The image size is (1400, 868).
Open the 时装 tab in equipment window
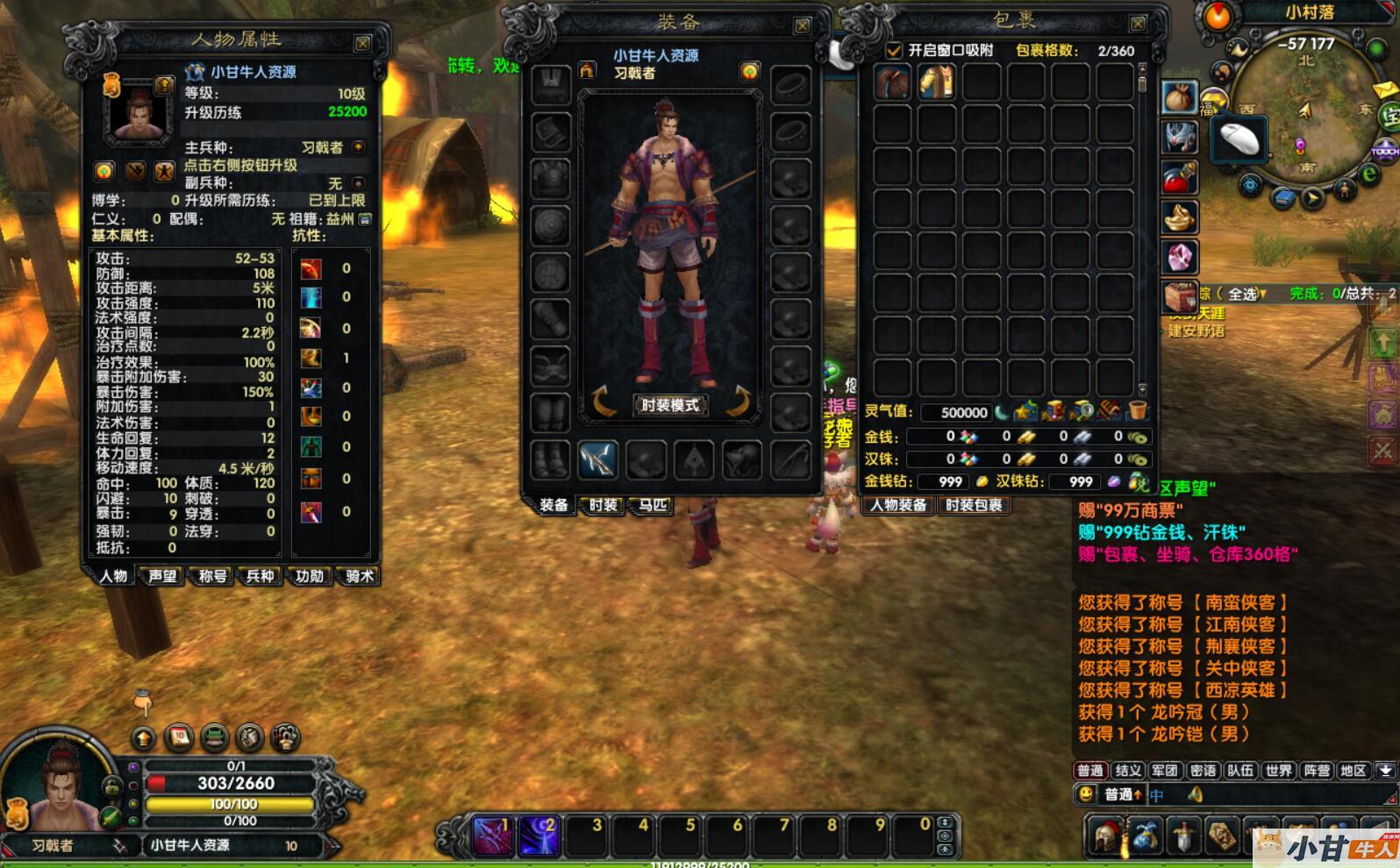click(x=603, y=505)
